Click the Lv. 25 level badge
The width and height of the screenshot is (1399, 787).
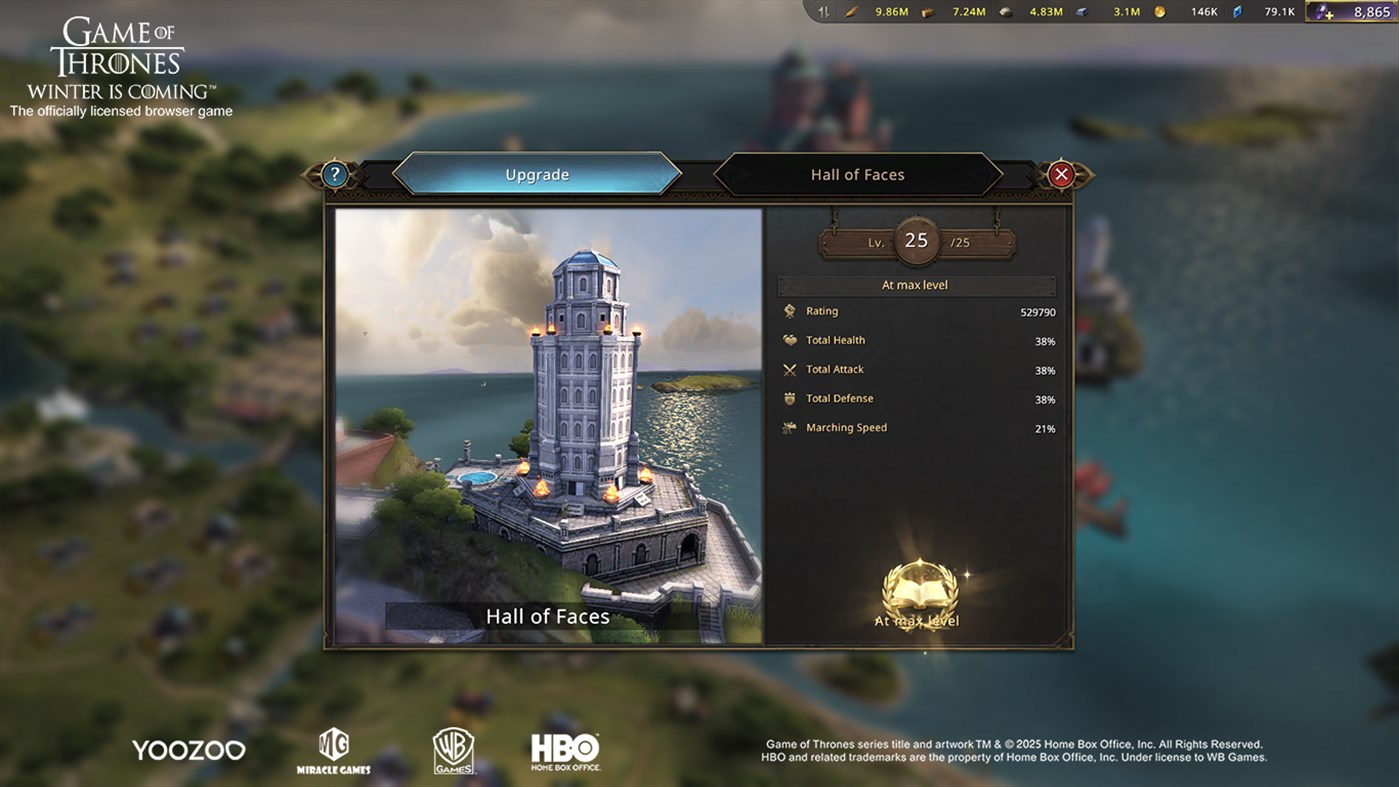[916, 240]
